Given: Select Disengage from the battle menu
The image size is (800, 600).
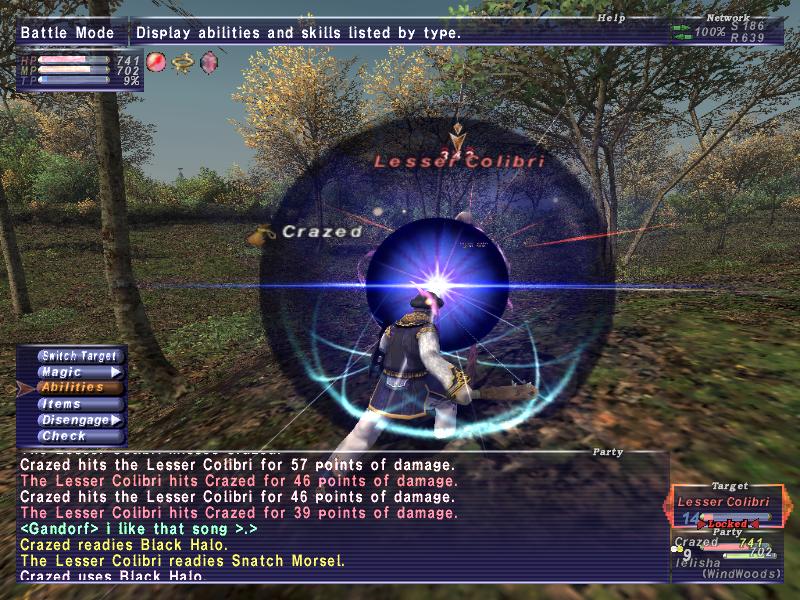Looking at the screenshot, I should (79, 420).
